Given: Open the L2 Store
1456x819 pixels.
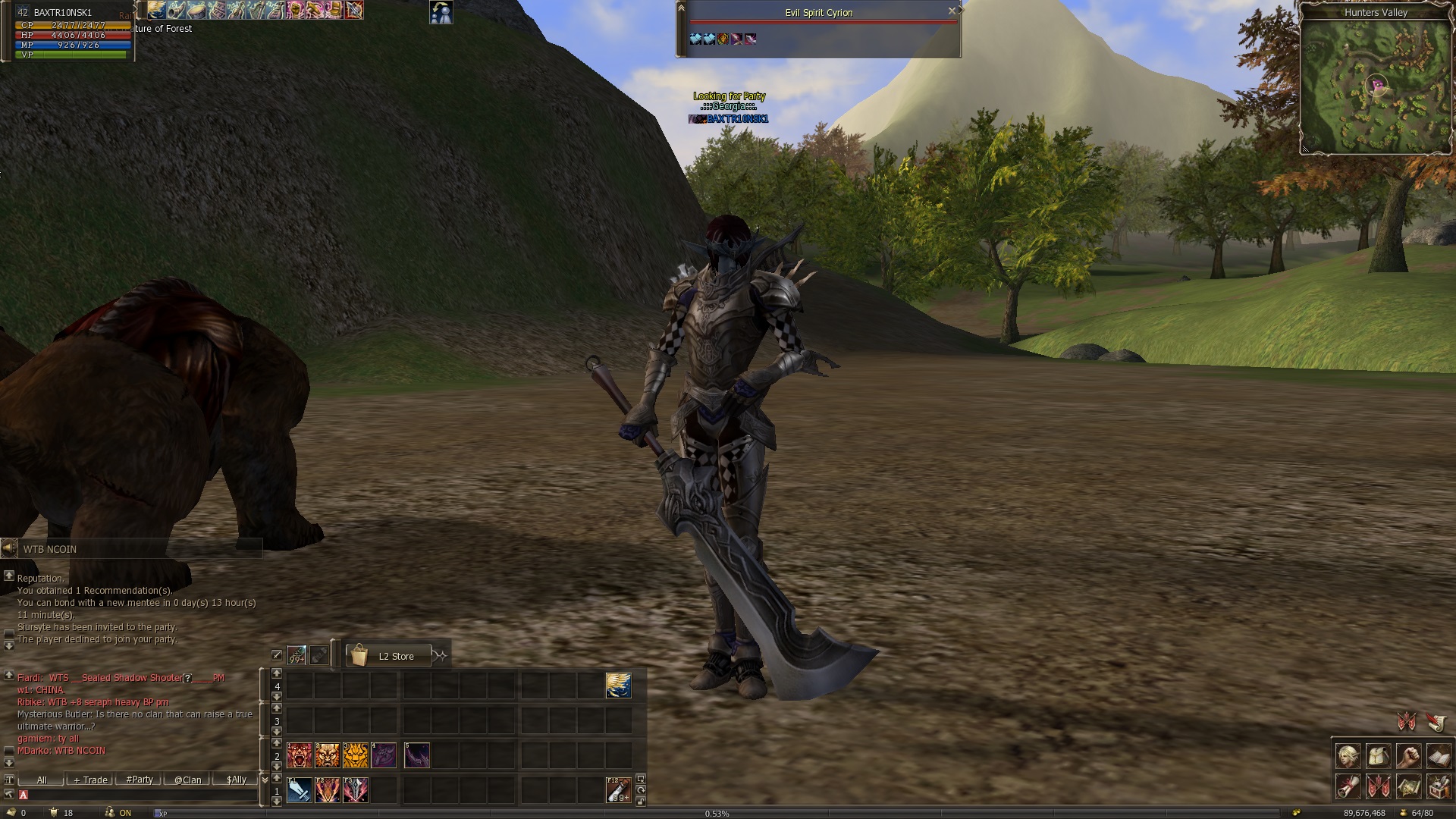Looking at the screenshot, I should [388, 656].
